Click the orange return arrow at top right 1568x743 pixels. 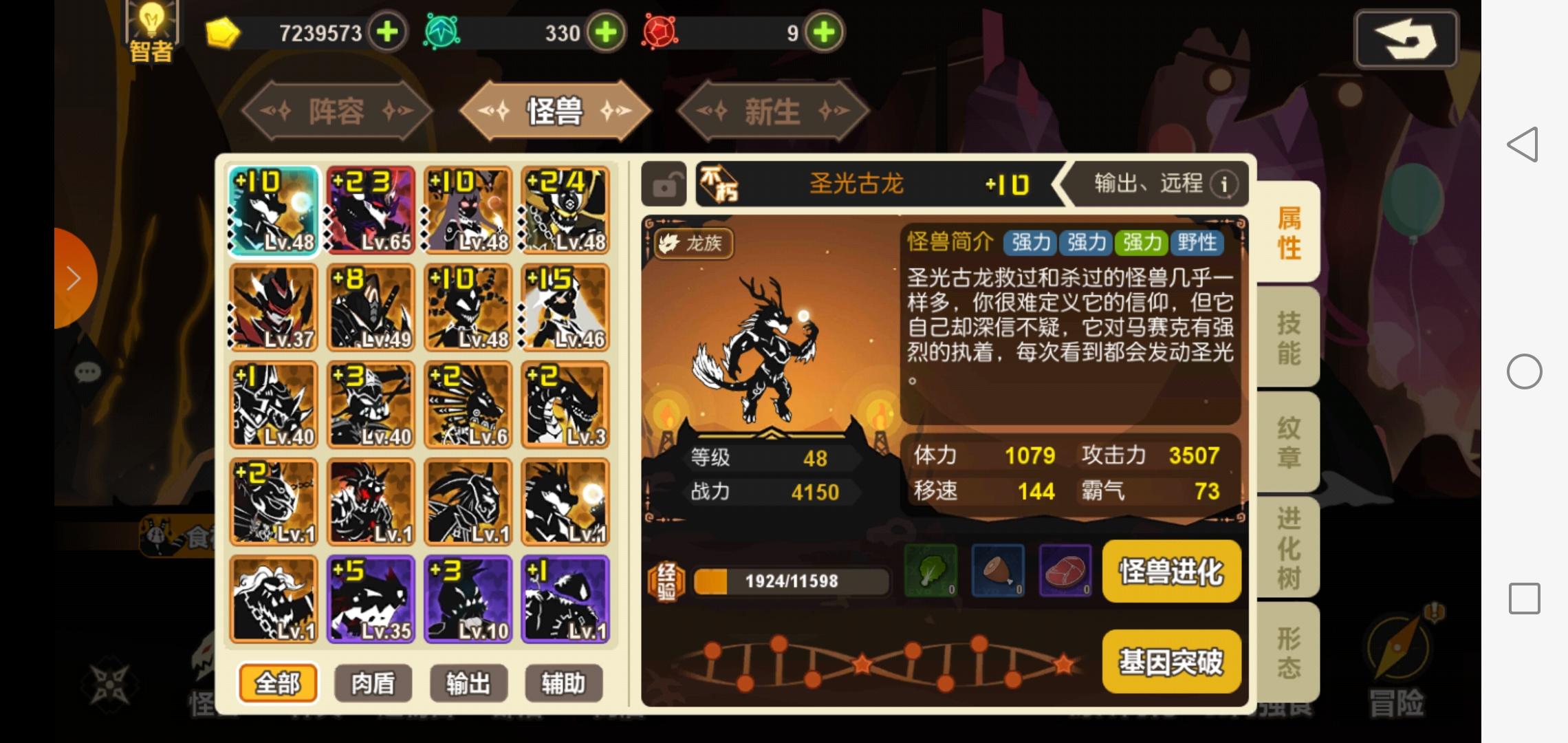coord(1407,38)
